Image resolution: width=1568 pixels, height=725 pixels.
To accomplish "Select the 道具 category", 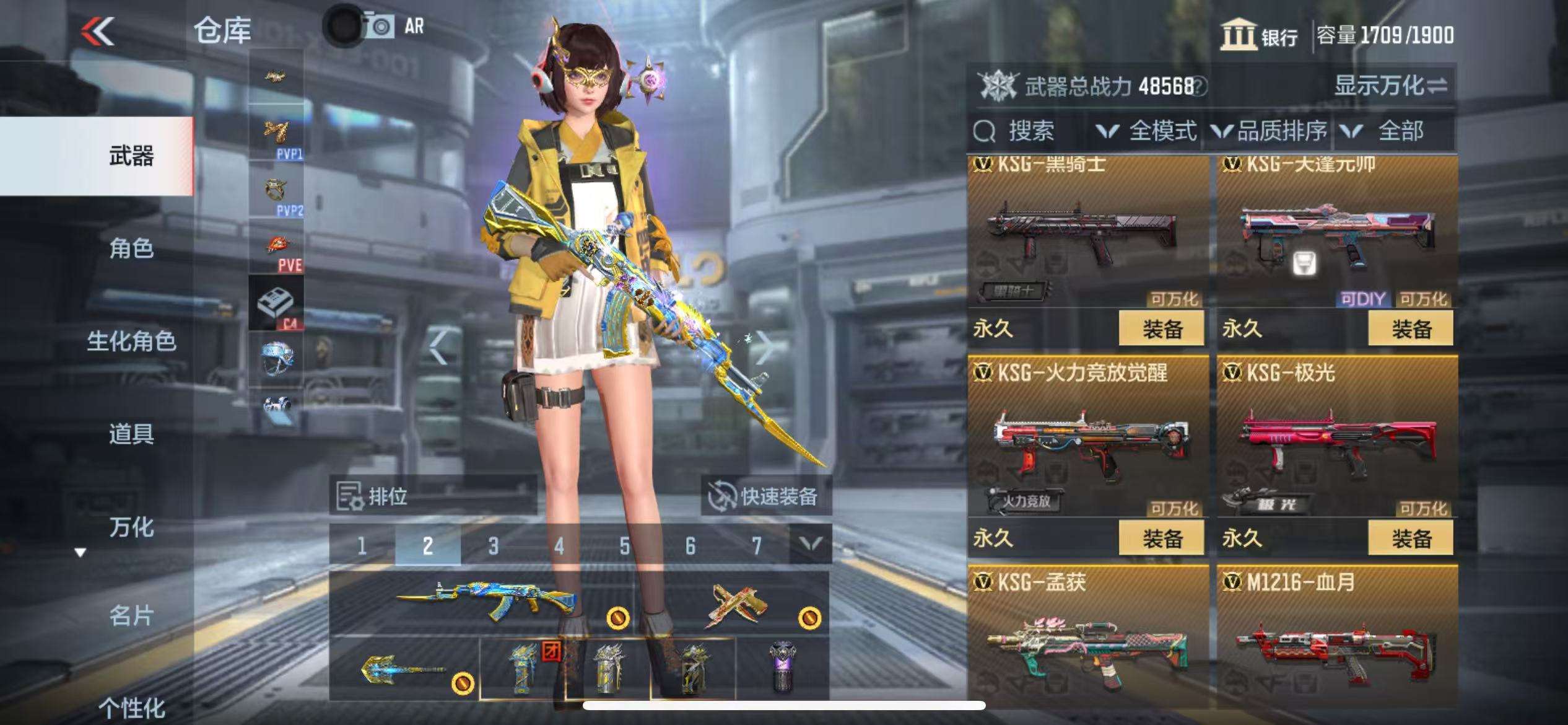I will [x=131, y=434].
